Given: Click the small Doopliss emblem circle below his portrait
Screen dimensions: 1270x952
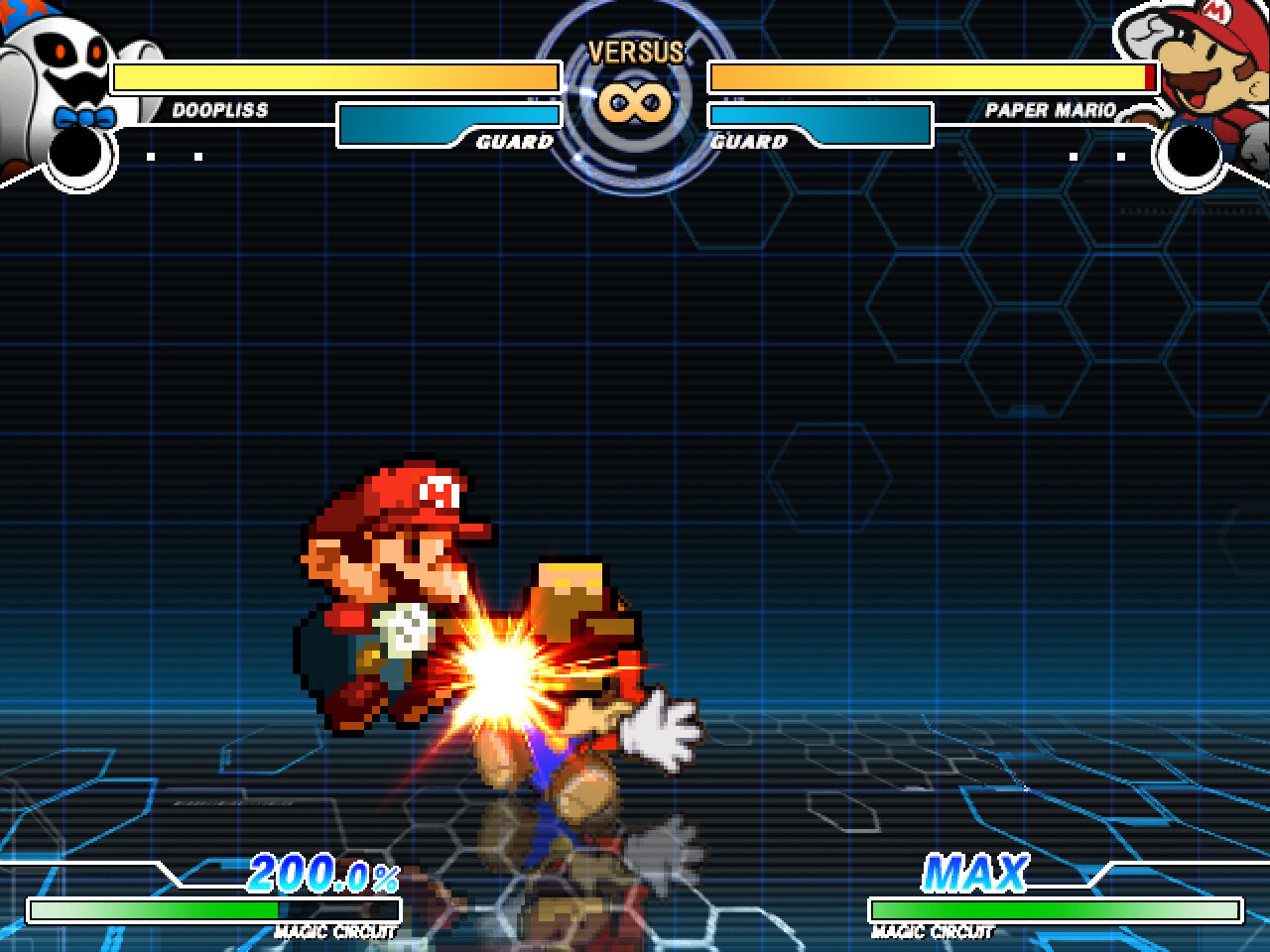Looking at the screenshot, I should 74,154.
